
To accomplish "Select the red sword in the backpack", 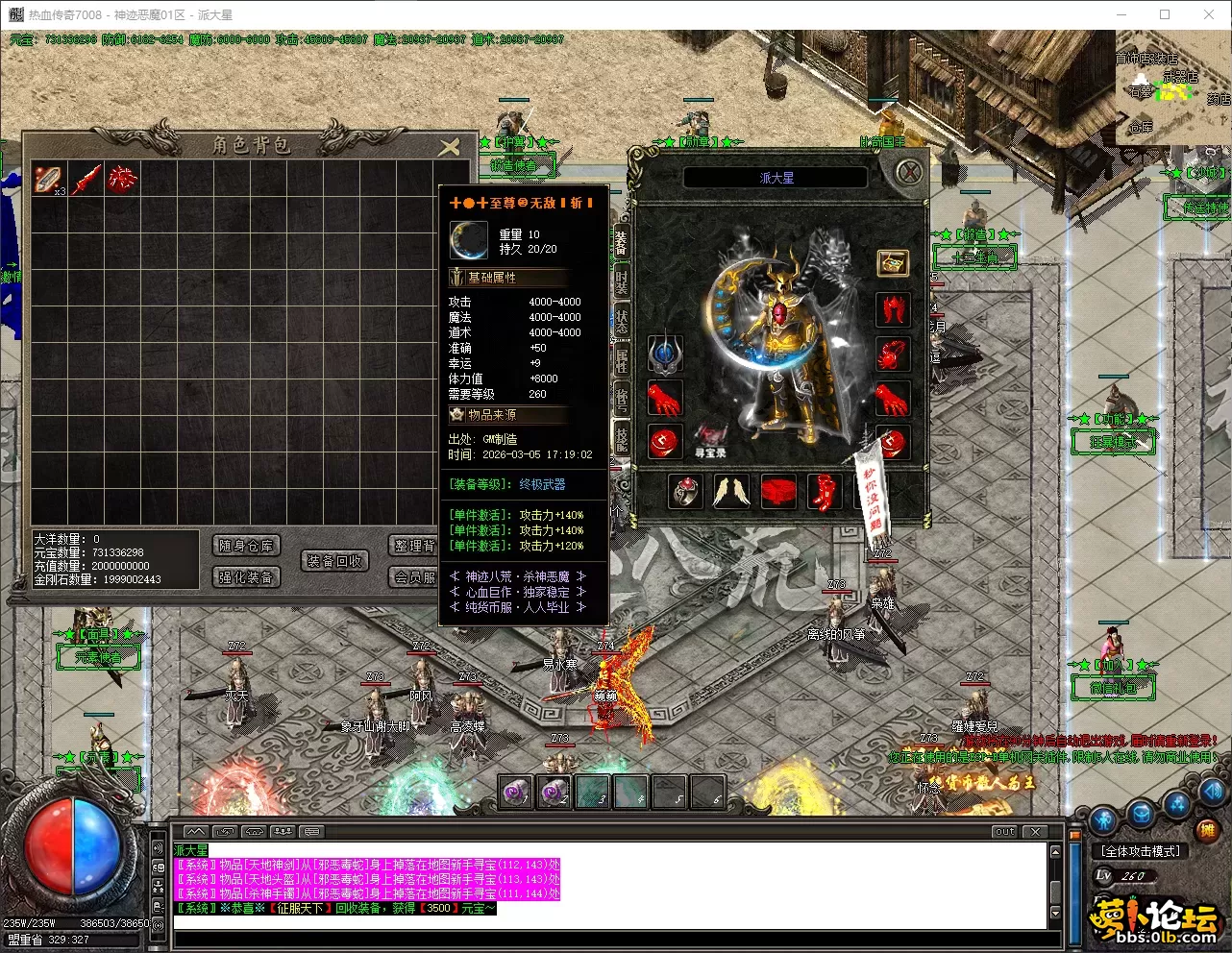I will pyautogui.click(x=86, y=179).
